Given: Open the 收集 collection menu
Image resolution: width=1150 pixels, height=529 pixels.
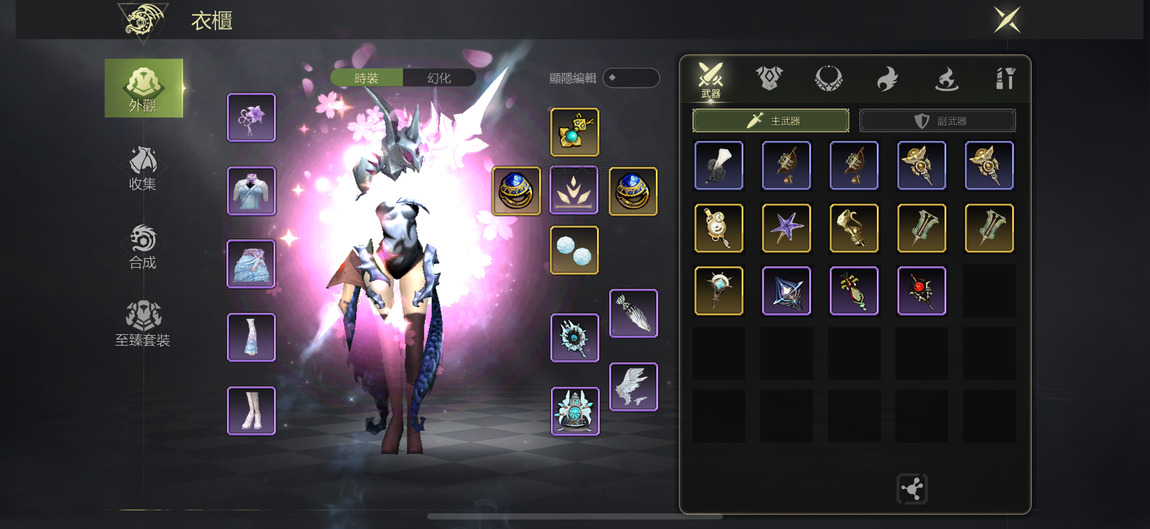Looking at the screenshot, I should click(x=143, y=168).
